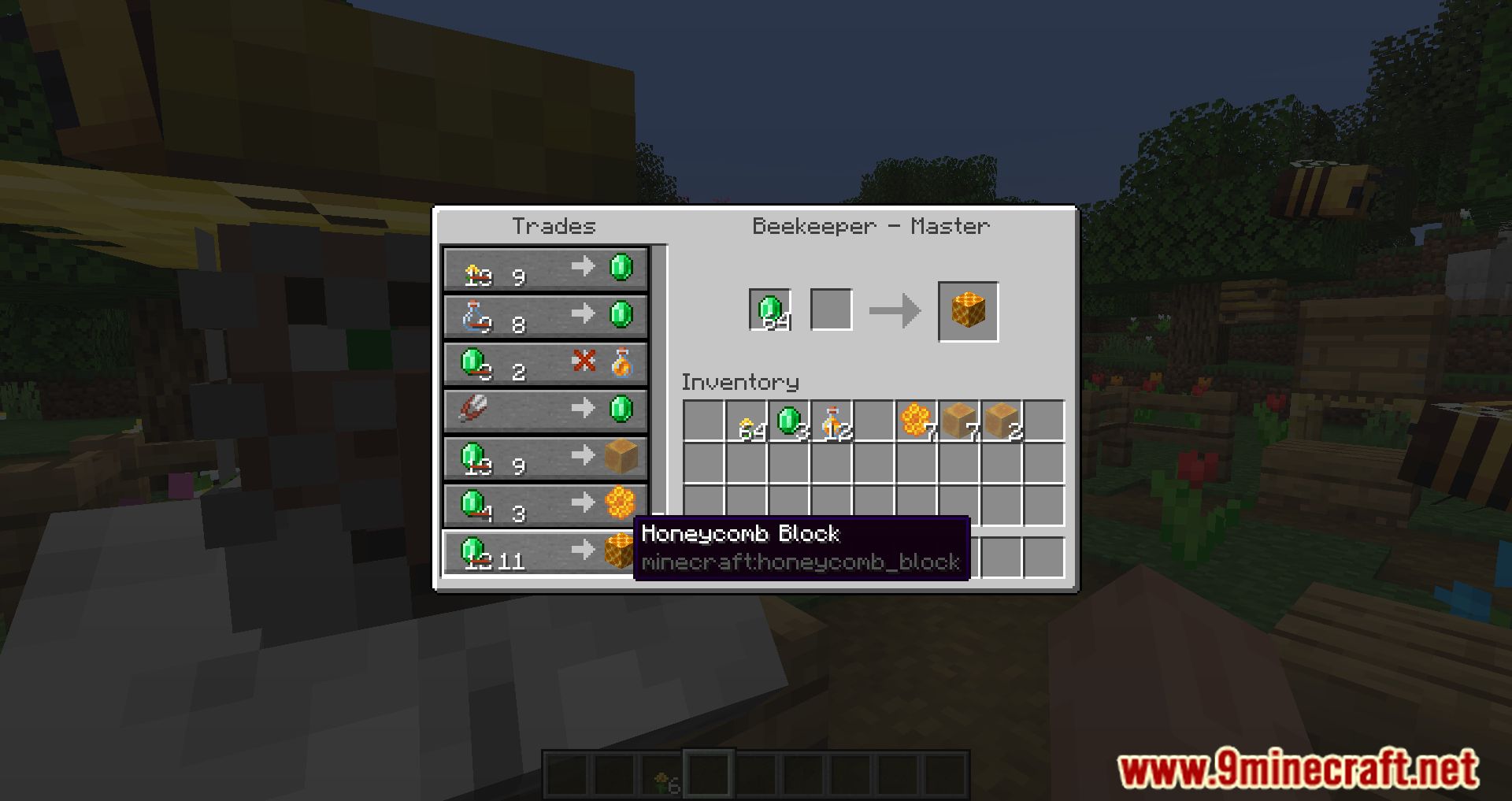Click the emerald in the trade input slot
Screen dimensions: 1512x801
pyautogui.click(x=769, y=310)
